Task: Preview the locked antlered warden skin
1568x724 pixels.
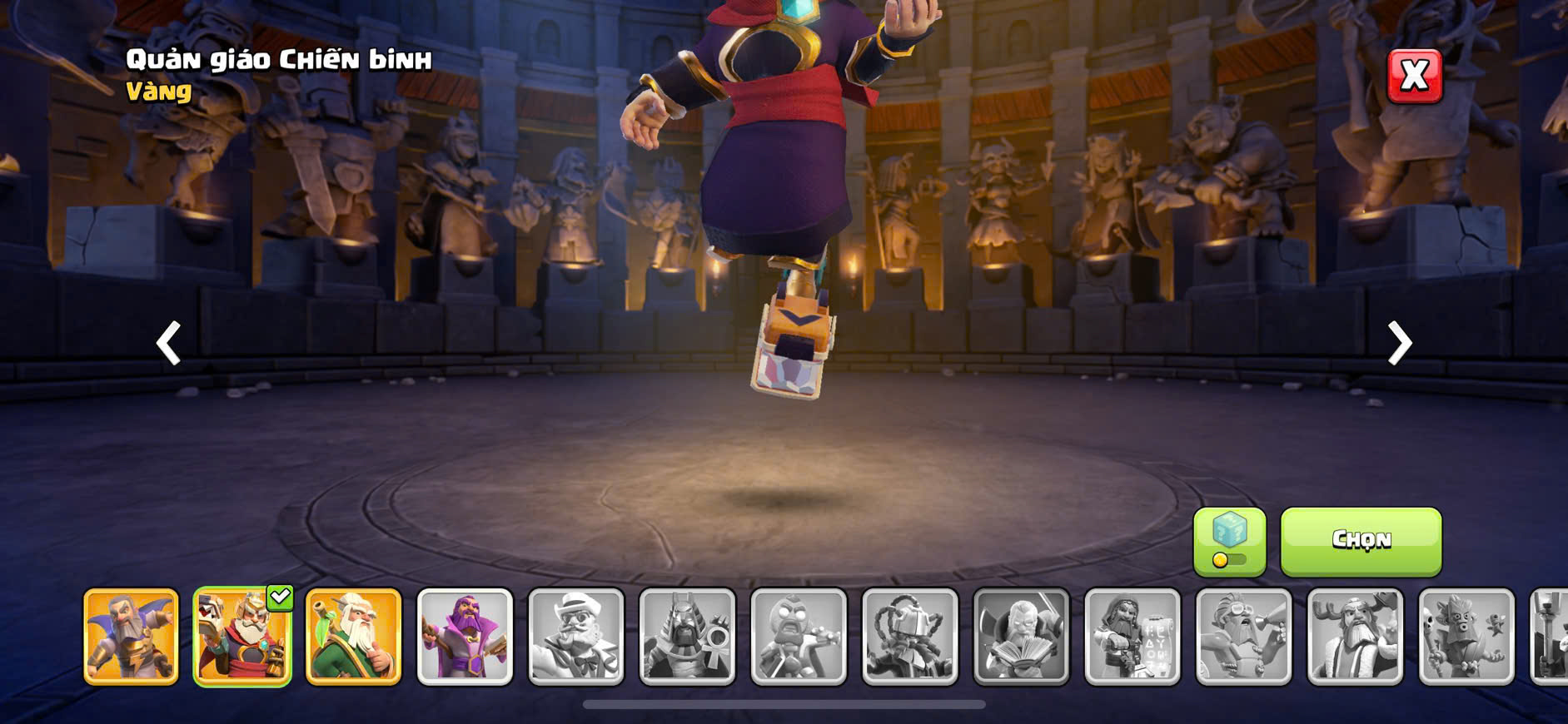Action: tap(1355, 637)
